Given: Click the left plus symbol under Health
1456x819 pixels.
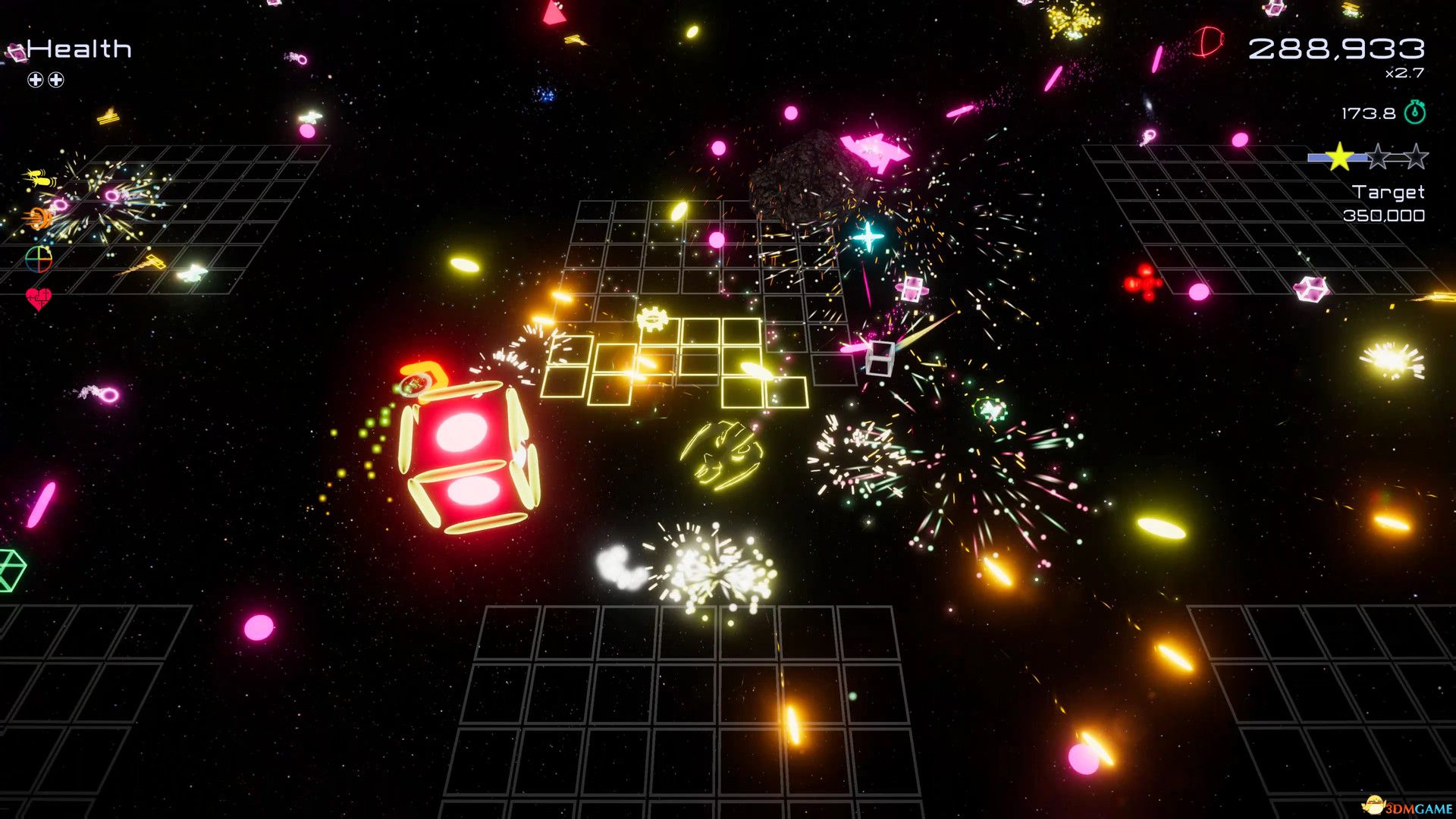Looking at the screenshot, I should tap(34, 79).
